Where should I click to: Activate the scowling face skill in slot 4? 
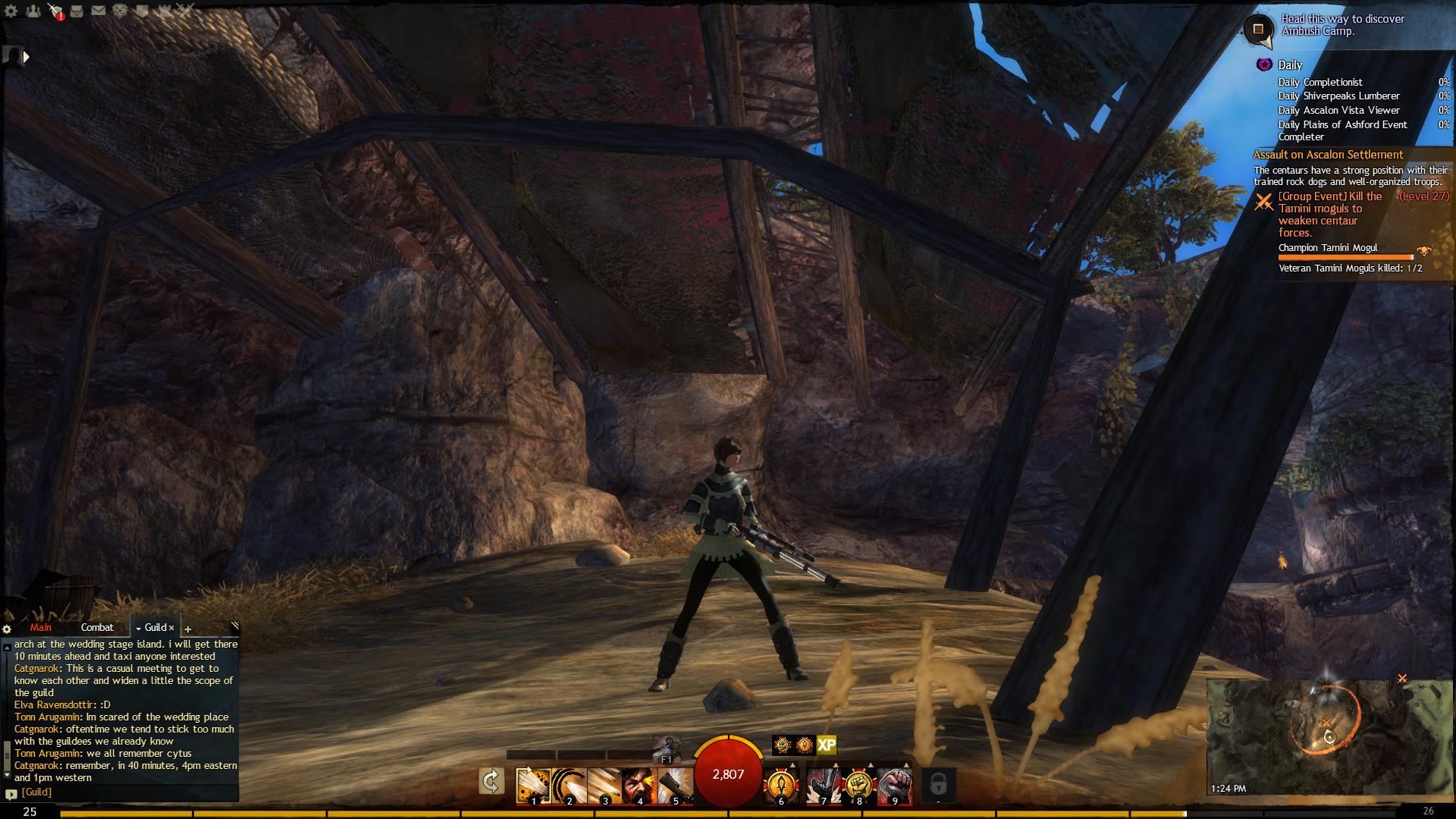pos(639,785)
